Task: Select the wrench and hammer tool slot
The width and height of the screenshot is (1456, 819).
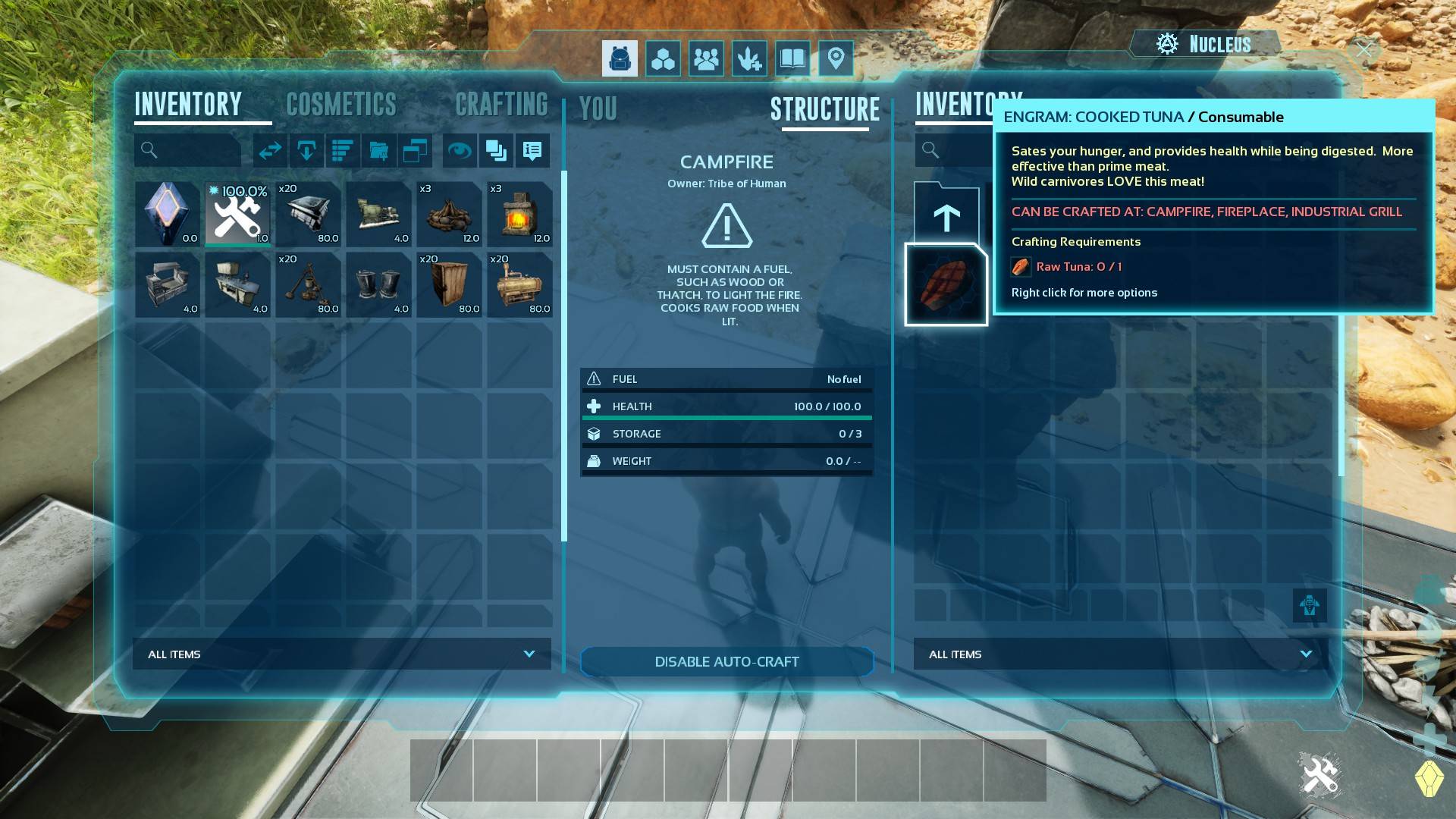Action: point(237,215)
